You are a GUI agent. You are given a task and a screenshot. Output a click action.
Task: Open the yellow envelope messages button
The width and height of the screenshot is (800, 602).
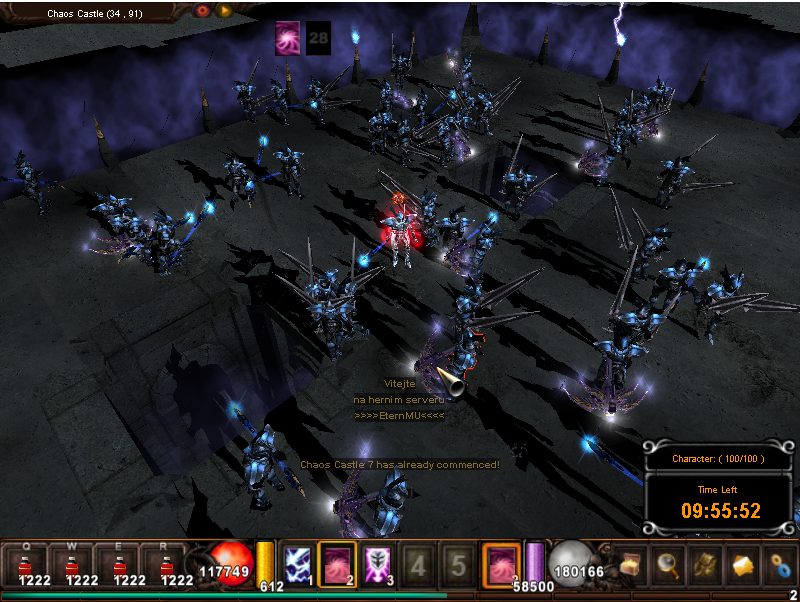[x=744, y=563]
